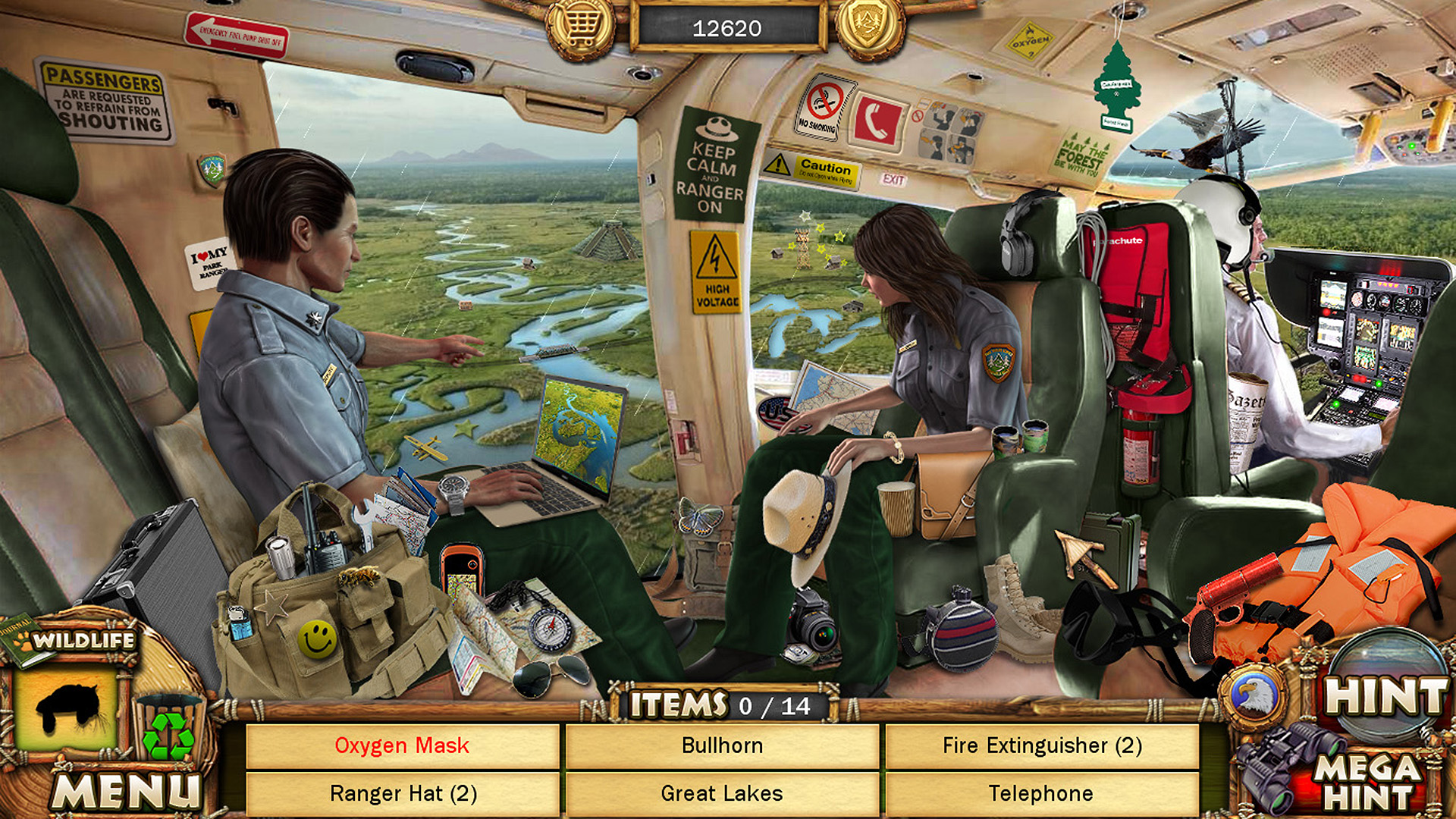Select Great Lakes in the item list
This screenshot has width=1456, height=819.
(x=721, y=794)
